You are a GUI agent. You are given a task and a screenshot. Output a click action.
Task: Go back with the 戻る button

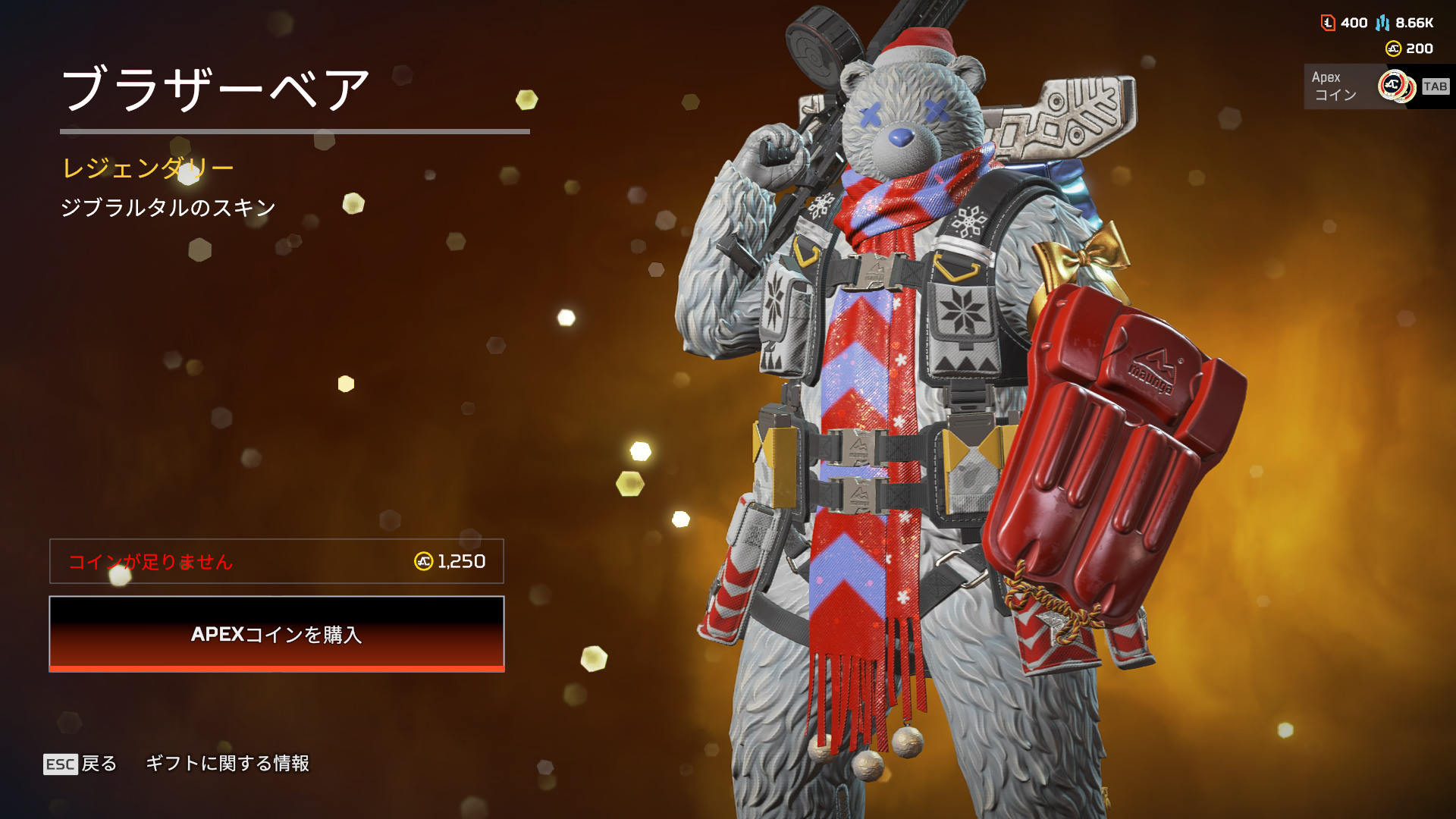click(81, 764)
